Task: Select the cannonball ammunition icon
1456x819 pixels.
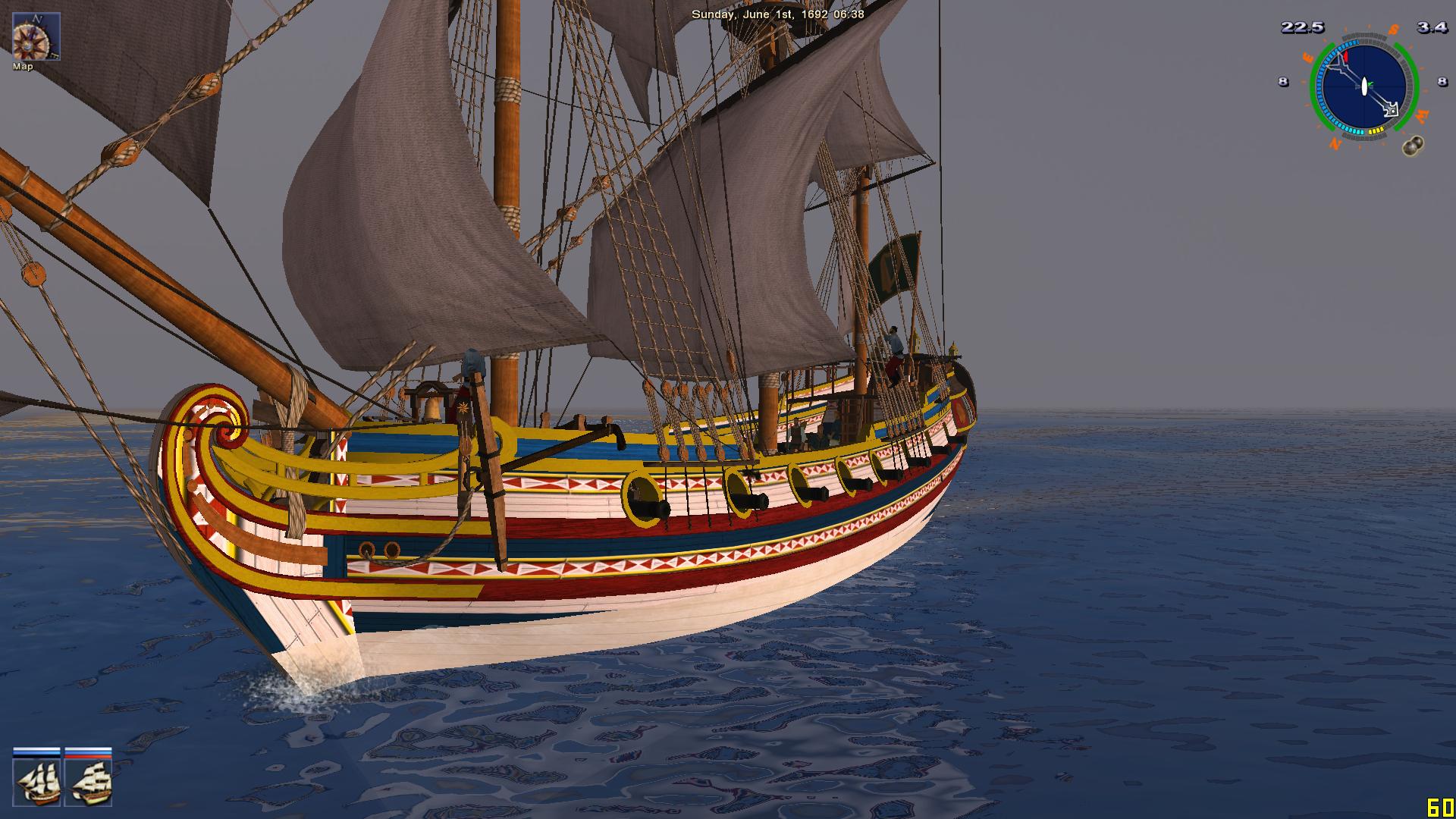Action: pyautogui.click(x=1412, y=146)
